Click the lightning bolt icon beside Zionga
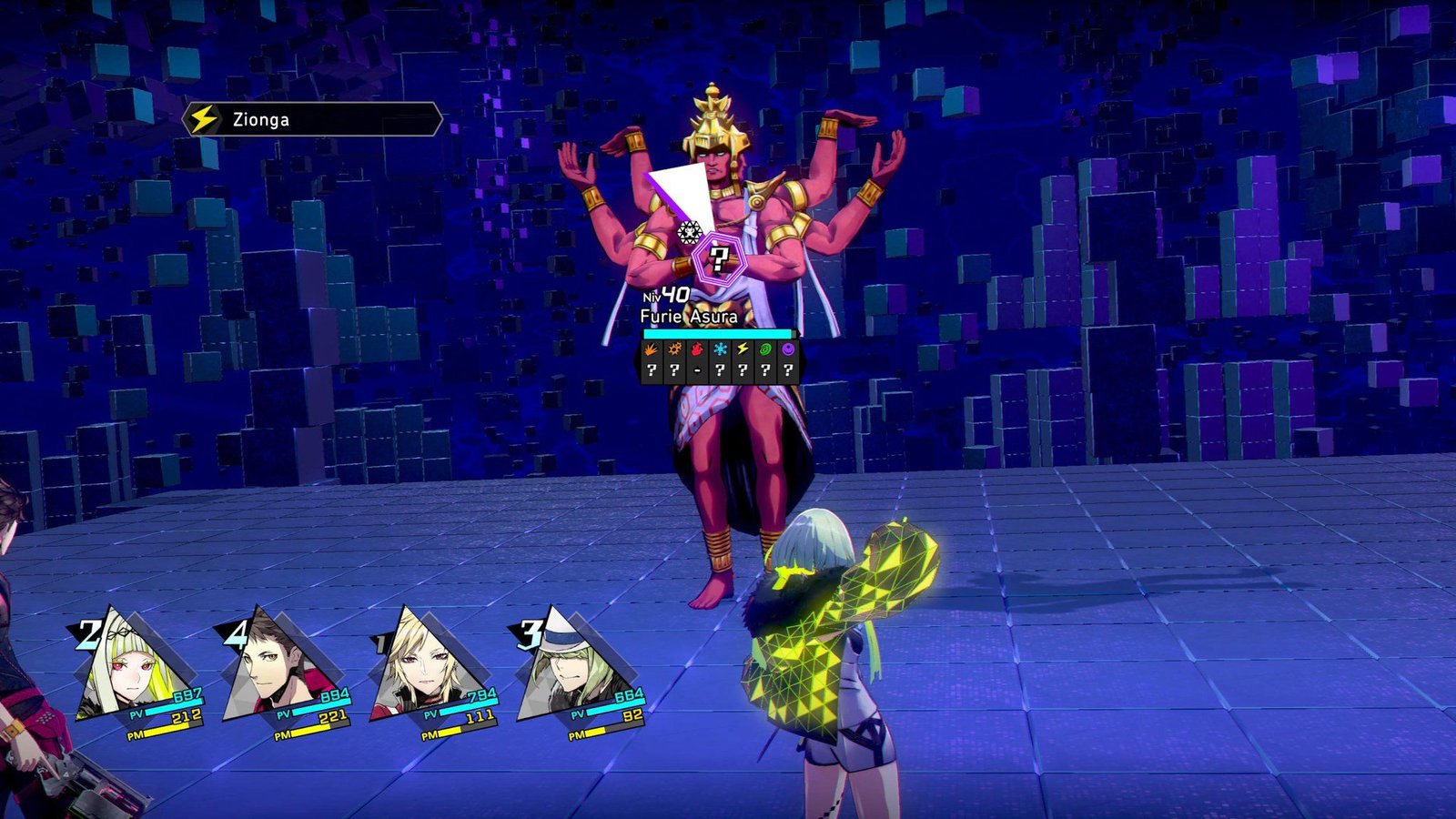 205,117
